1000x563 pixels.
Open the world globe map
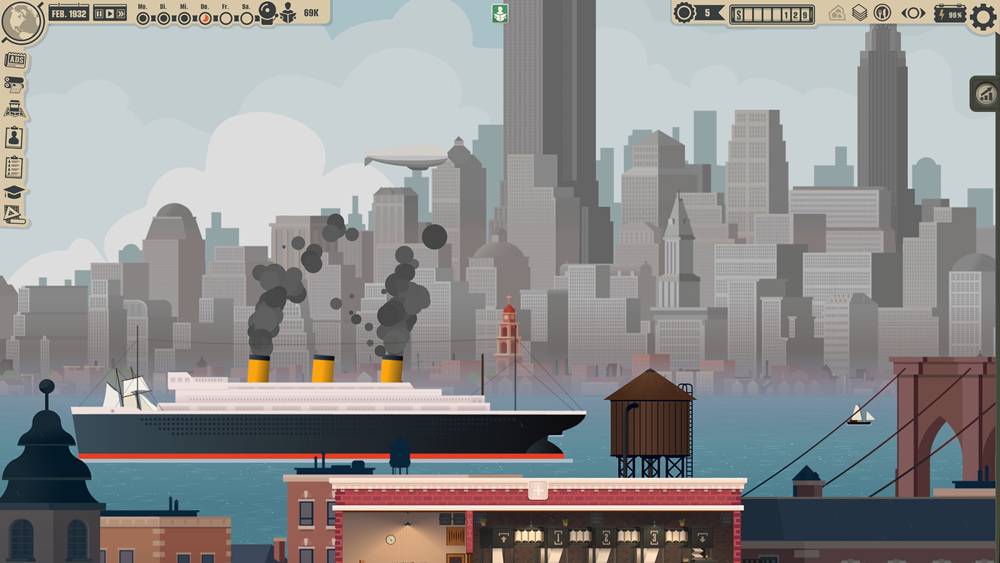[x=21, y=21]
